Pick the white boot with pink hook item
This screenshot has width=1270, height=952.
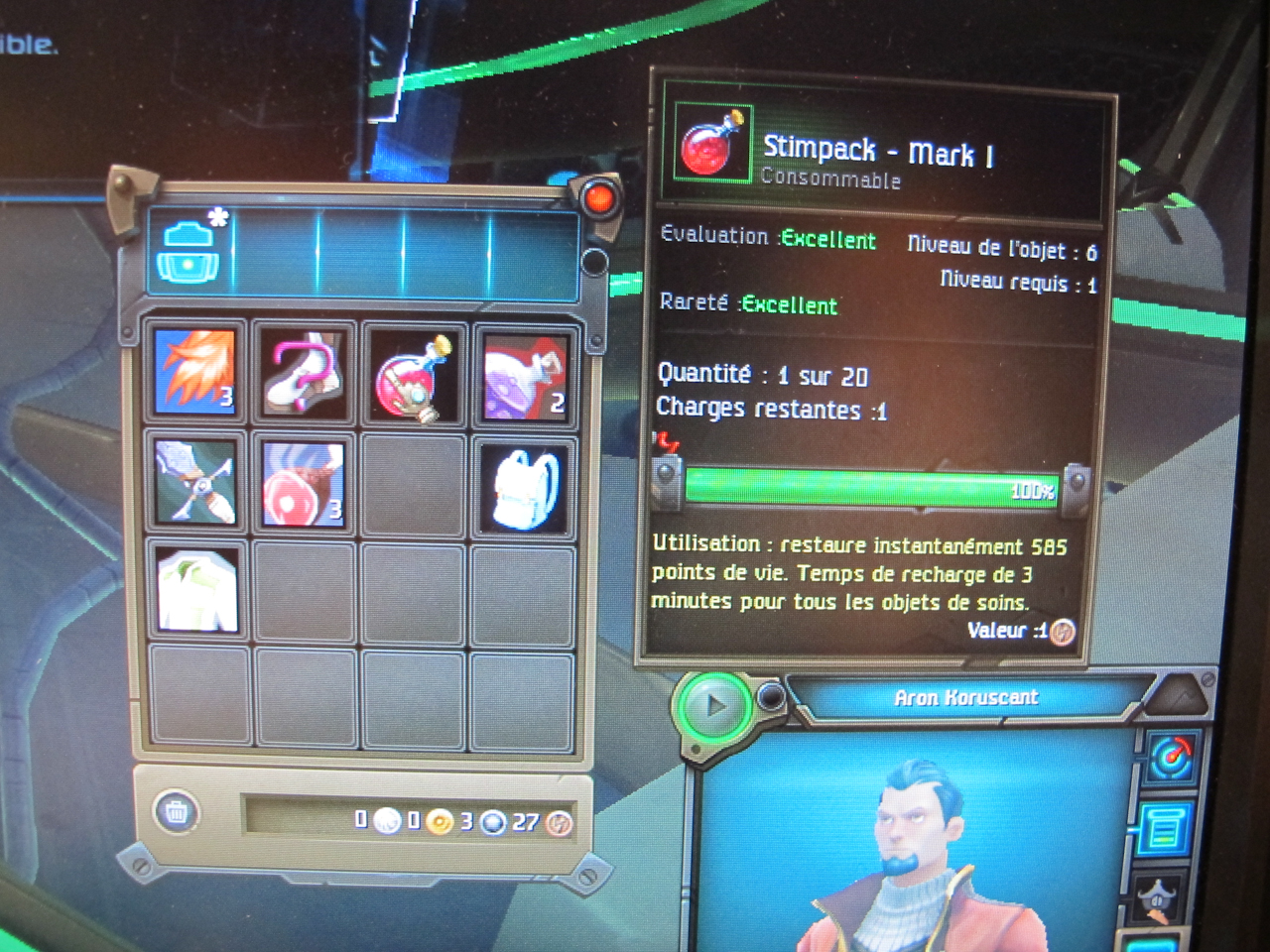(304, 373)
